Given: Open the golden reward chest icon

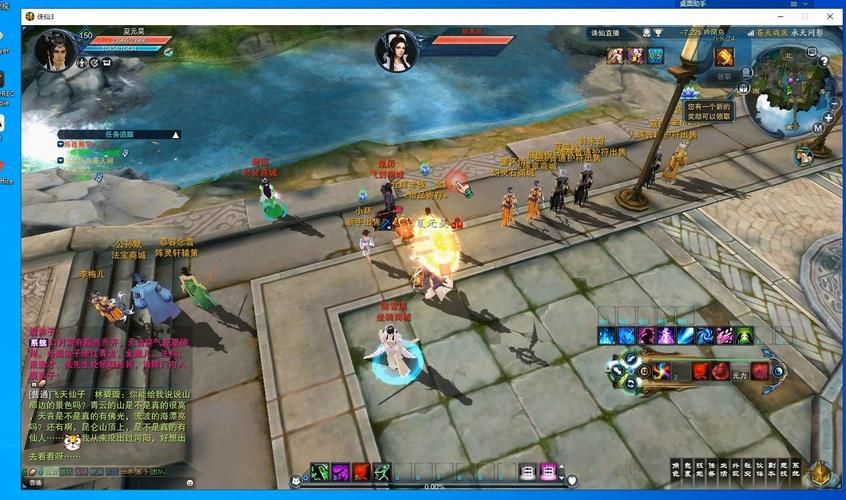Looking at the screenshot, I should 723,56.
